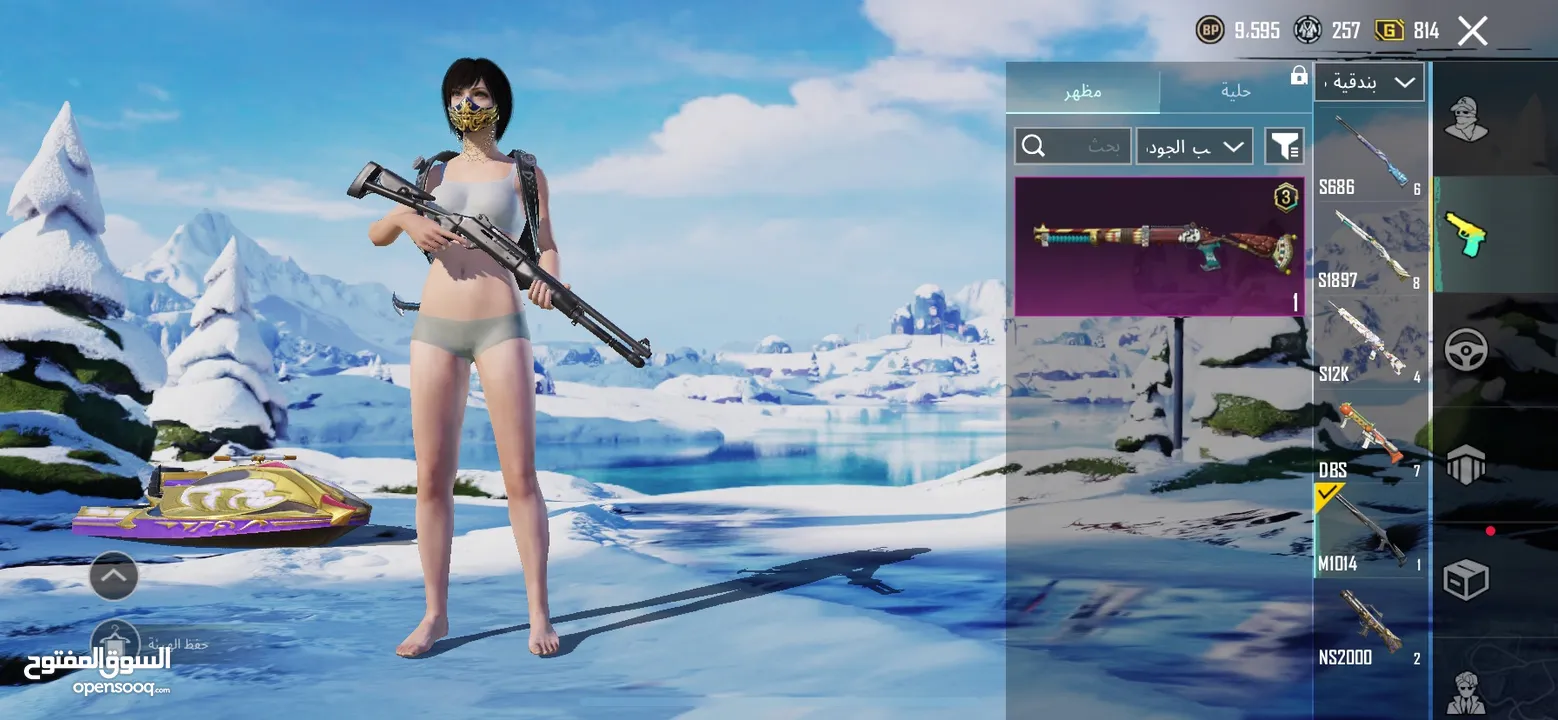Choose the DBS shotgun entry

(x=1368, y=436)
